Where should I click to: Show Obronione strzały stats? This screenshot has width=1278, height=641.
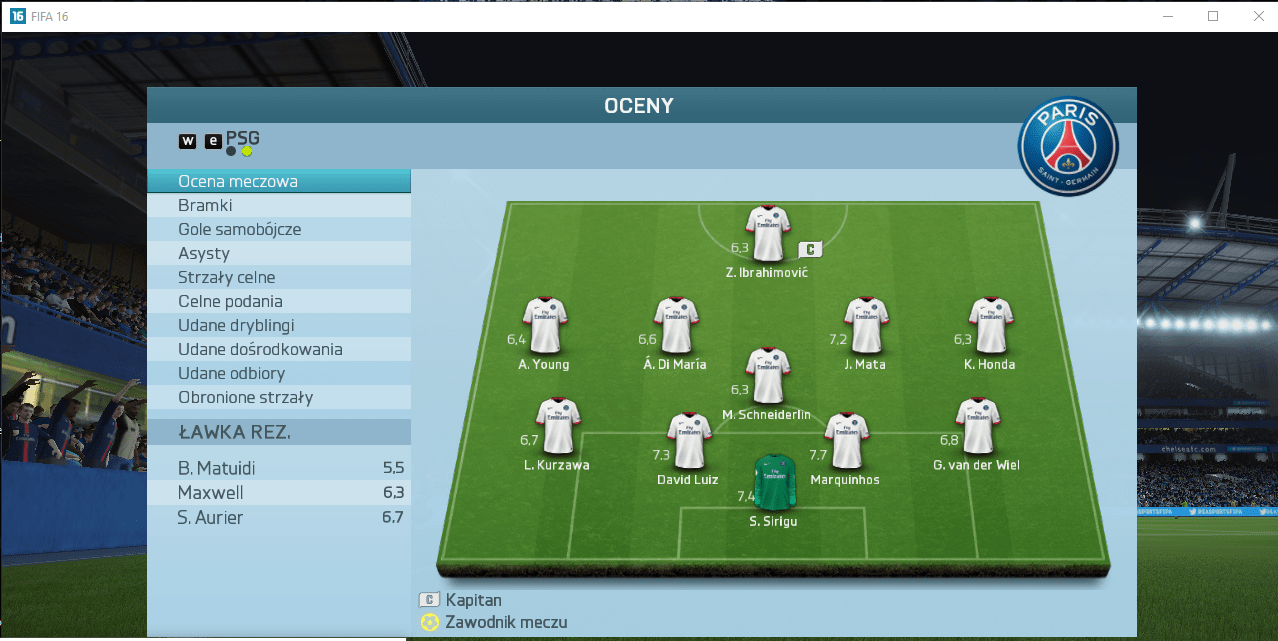click(x=278, y=398)
